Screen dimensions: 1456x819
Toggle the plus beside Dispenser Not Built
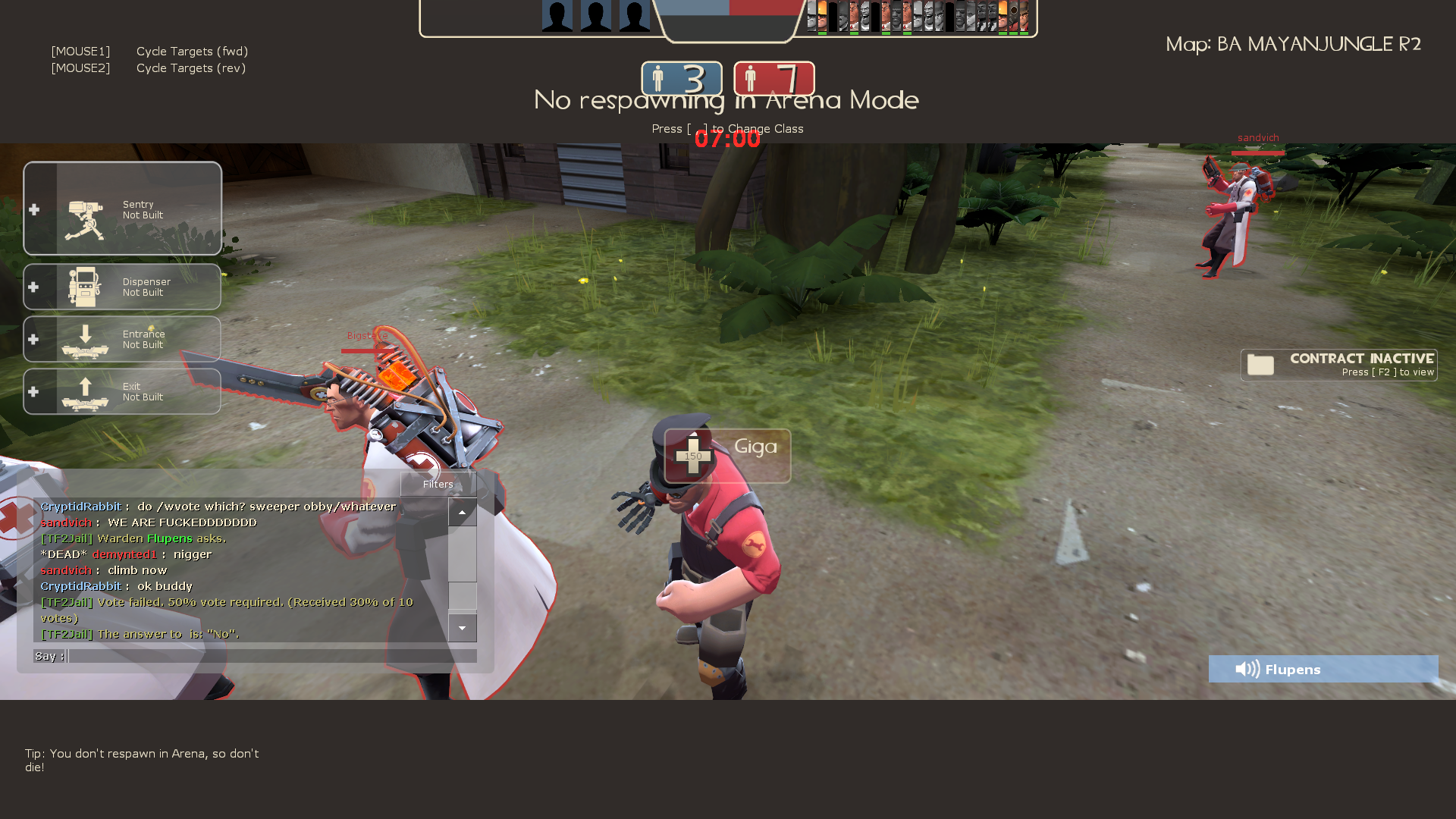[33, 287]
